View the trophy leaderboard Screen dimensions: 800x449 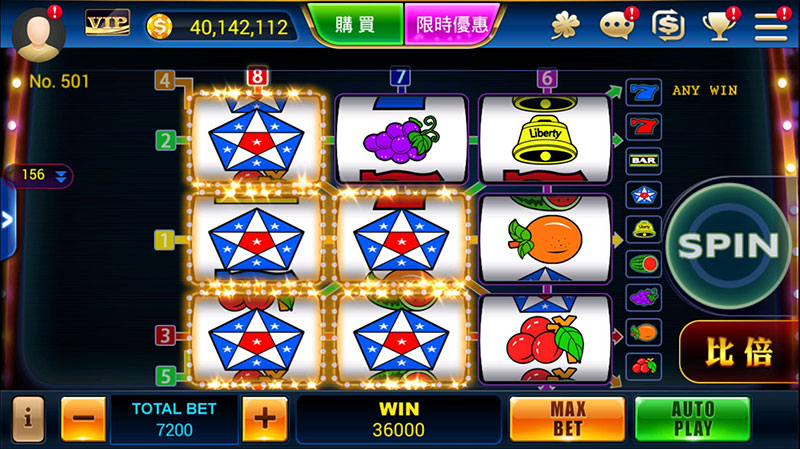click(x=720, y=25)
